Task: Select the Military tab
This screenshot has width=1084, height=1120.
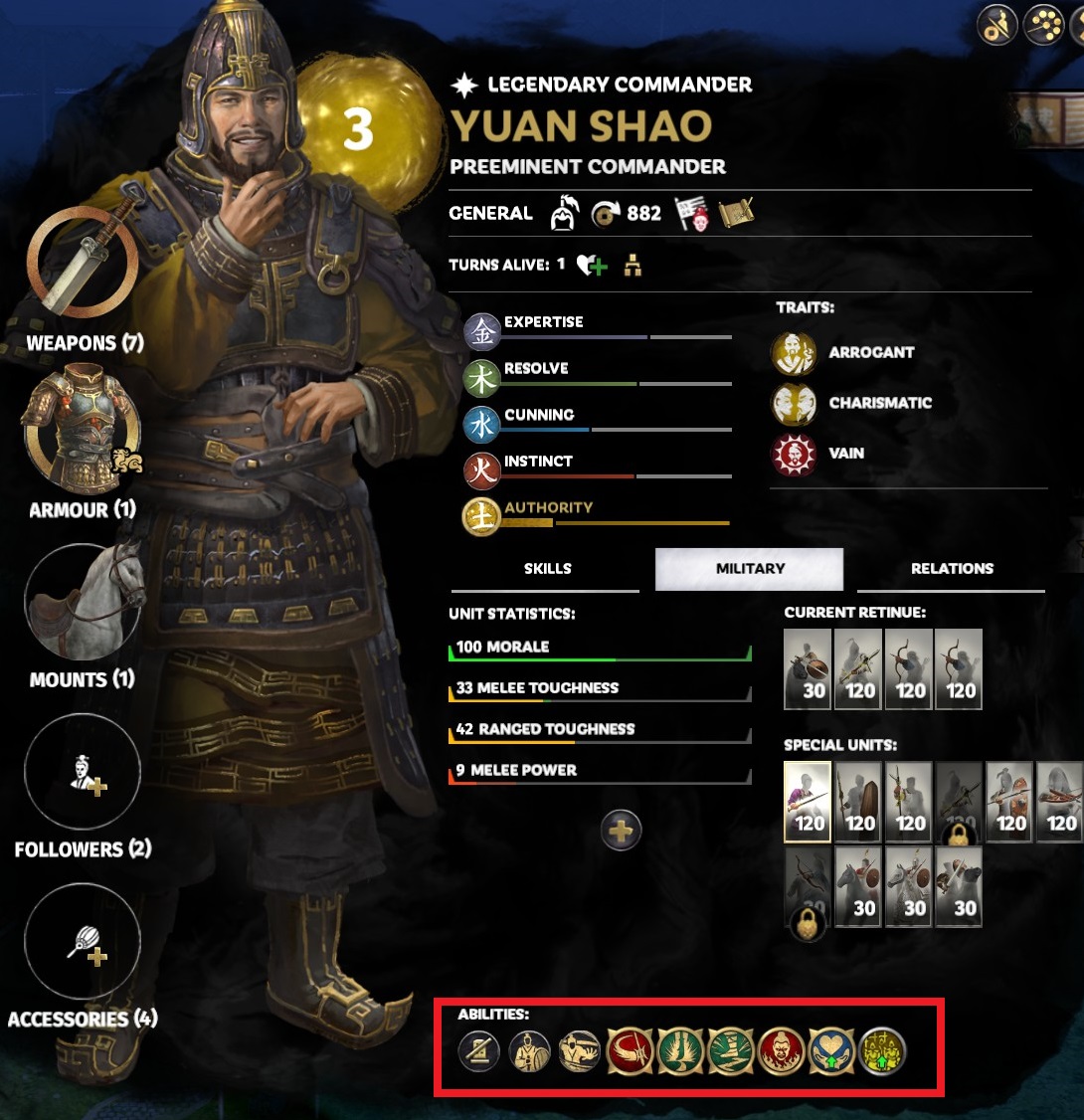Action: 750,569
